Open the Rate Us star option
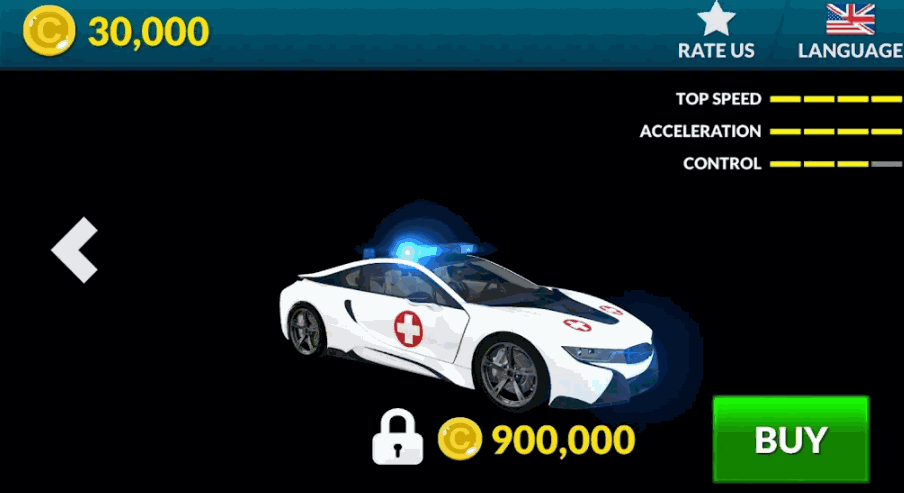Screen dimensions: 904x493 pyautogui.click(x=716, y=31)
